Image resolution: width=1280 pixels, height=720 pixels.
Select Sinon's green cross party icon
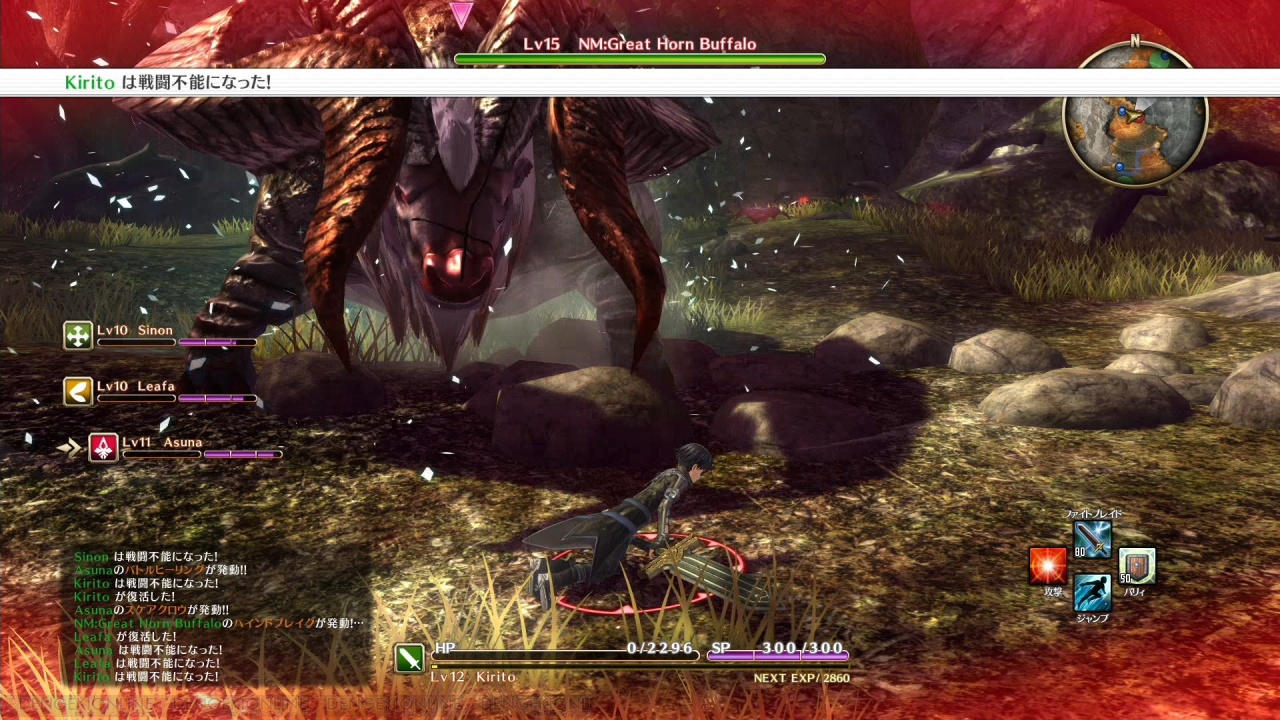tap(78, 336)
